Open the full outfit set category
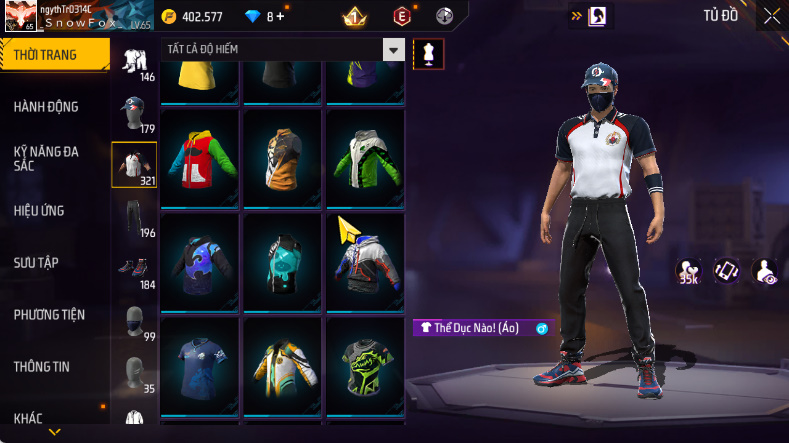Screen dimensions: 789x443 [x=134, y=62]
